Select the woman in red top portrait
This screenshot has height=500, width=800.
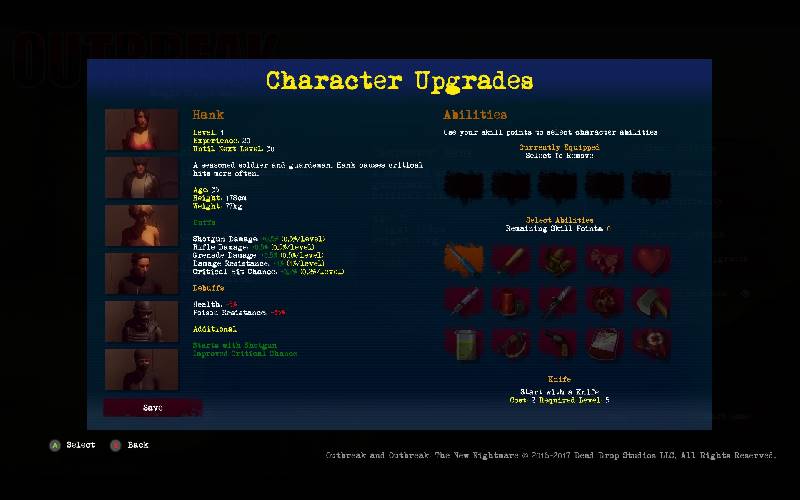[x=141, y=129]
